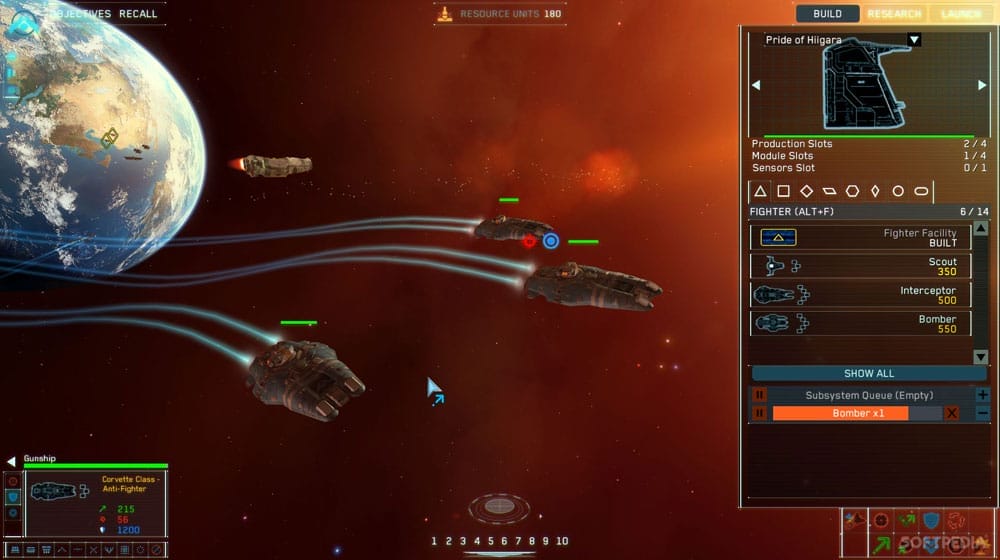Add a Bomber to the build queue
The height and width of the screenshot is (560, 1000).
(860, 323)
